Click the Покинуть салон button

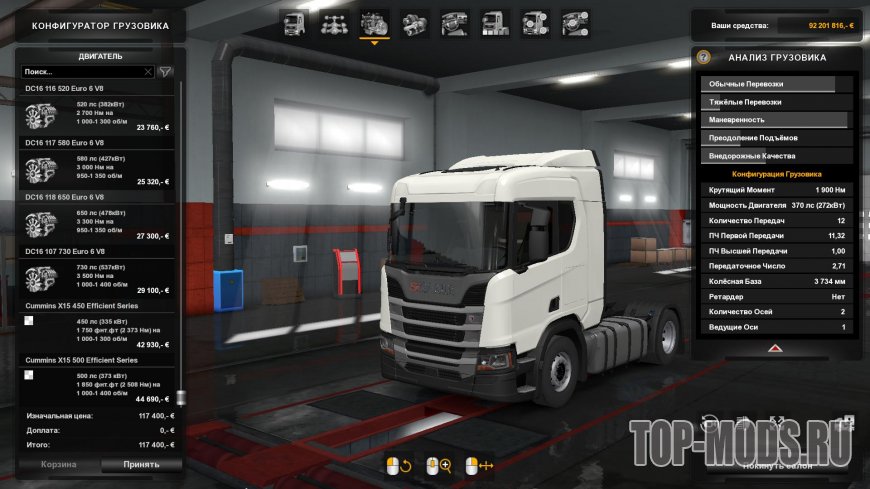click(775, 465)
